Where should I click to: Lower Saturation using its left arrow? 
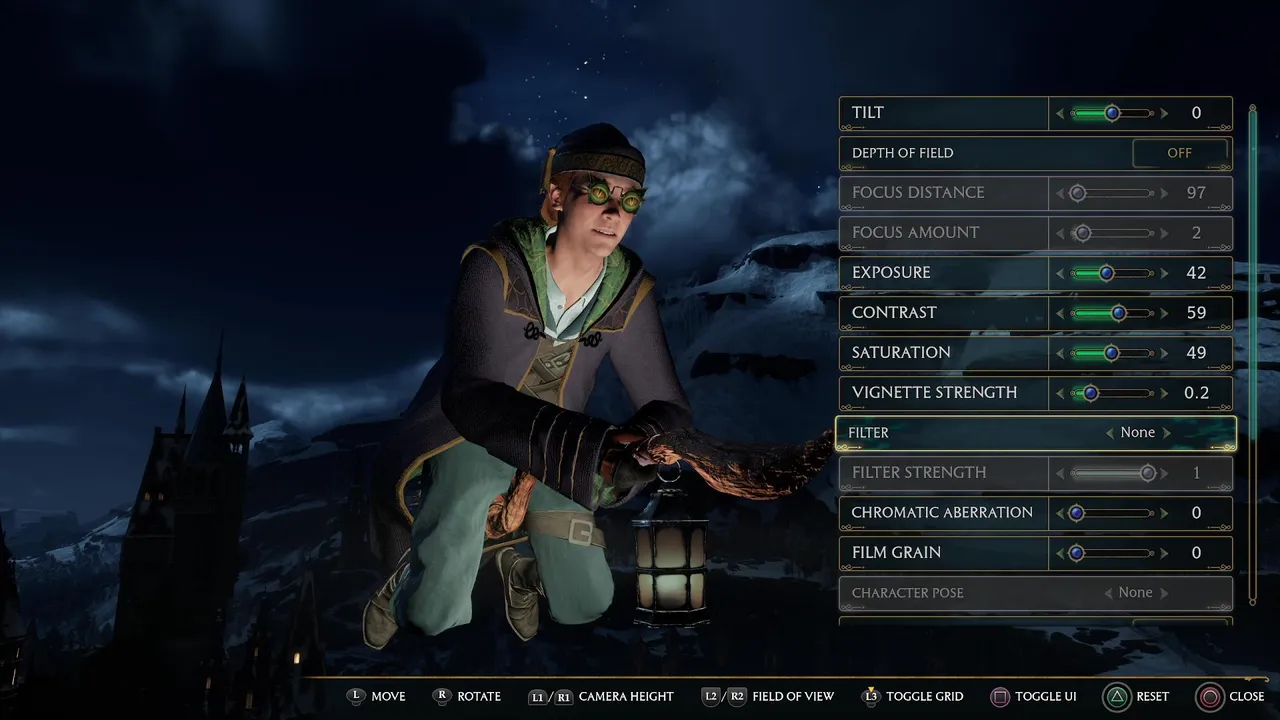(x=1060, y=353)
